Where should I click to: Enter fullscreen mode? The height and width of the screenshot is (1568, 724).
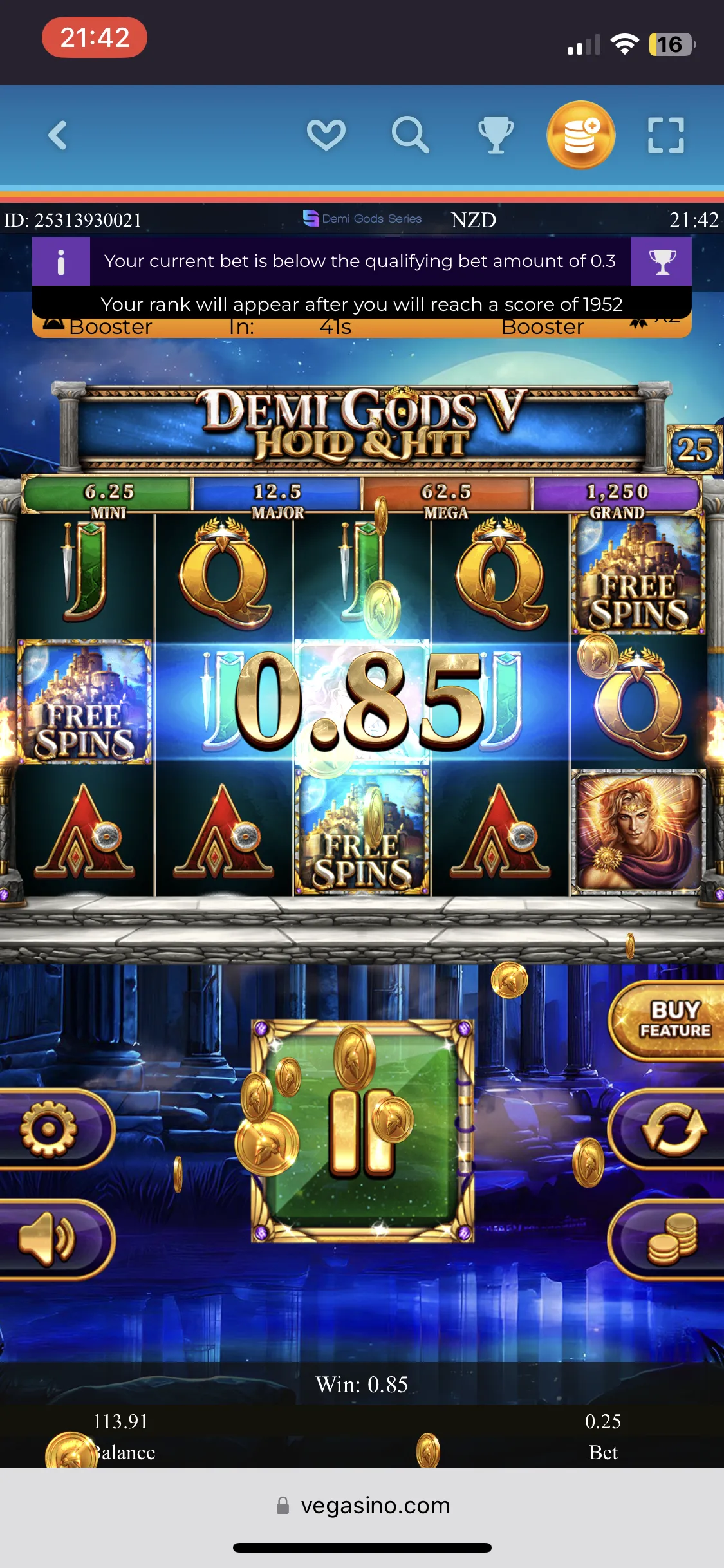click(665, 135)
